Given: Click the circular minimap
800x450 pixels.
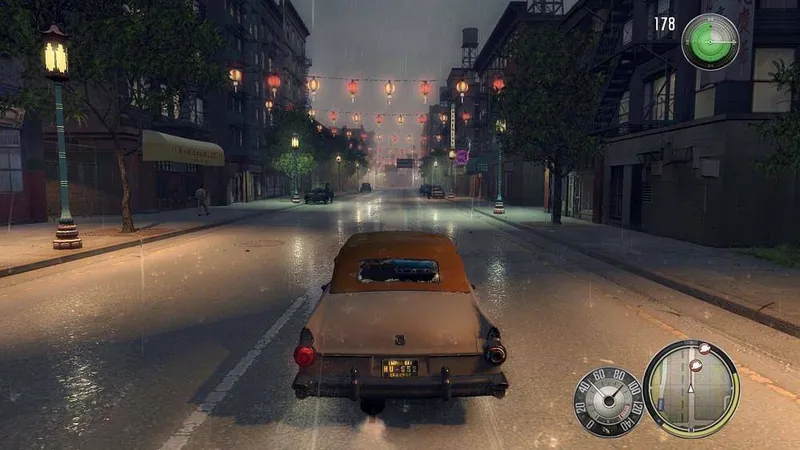Looking at the screenshot, I should click(690, 388).
